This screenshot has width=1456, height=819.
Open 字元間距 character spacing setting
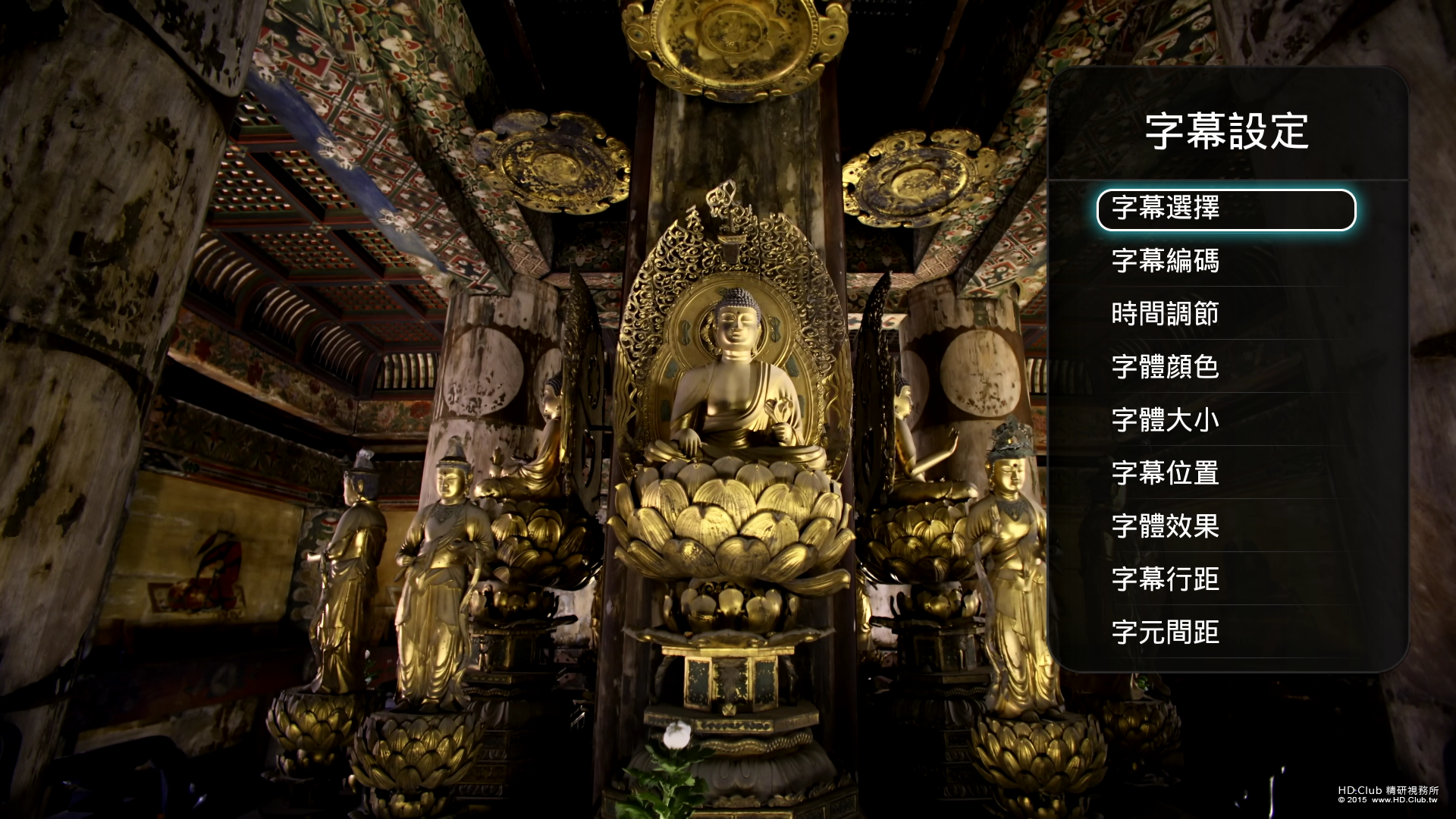[x=1165, y=632]
